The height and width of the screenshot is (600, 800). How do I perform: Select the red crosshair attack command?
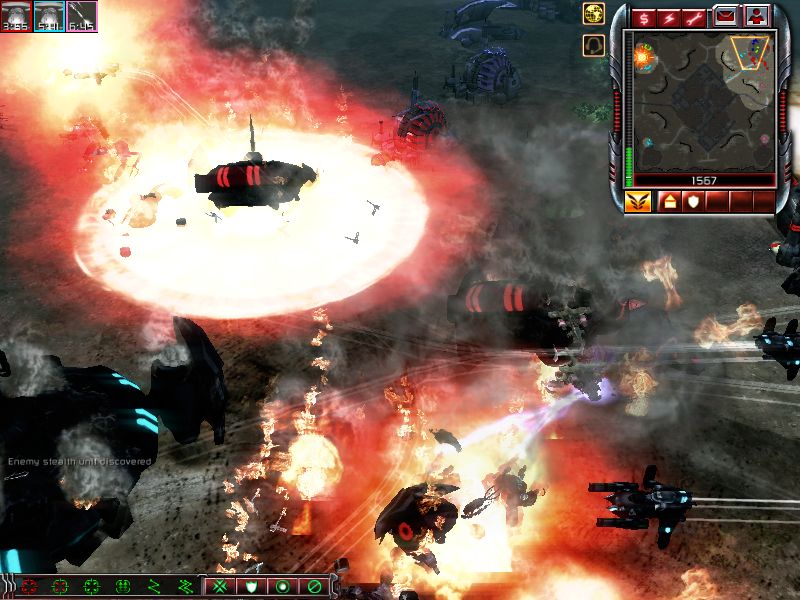click(x=29, y=586)
